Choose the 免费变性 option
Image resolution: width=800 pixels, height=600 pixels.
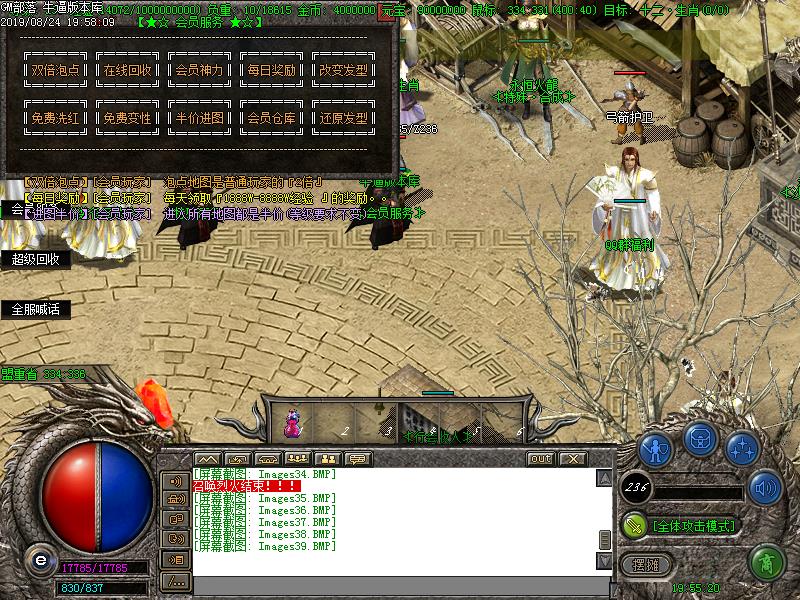128,118
